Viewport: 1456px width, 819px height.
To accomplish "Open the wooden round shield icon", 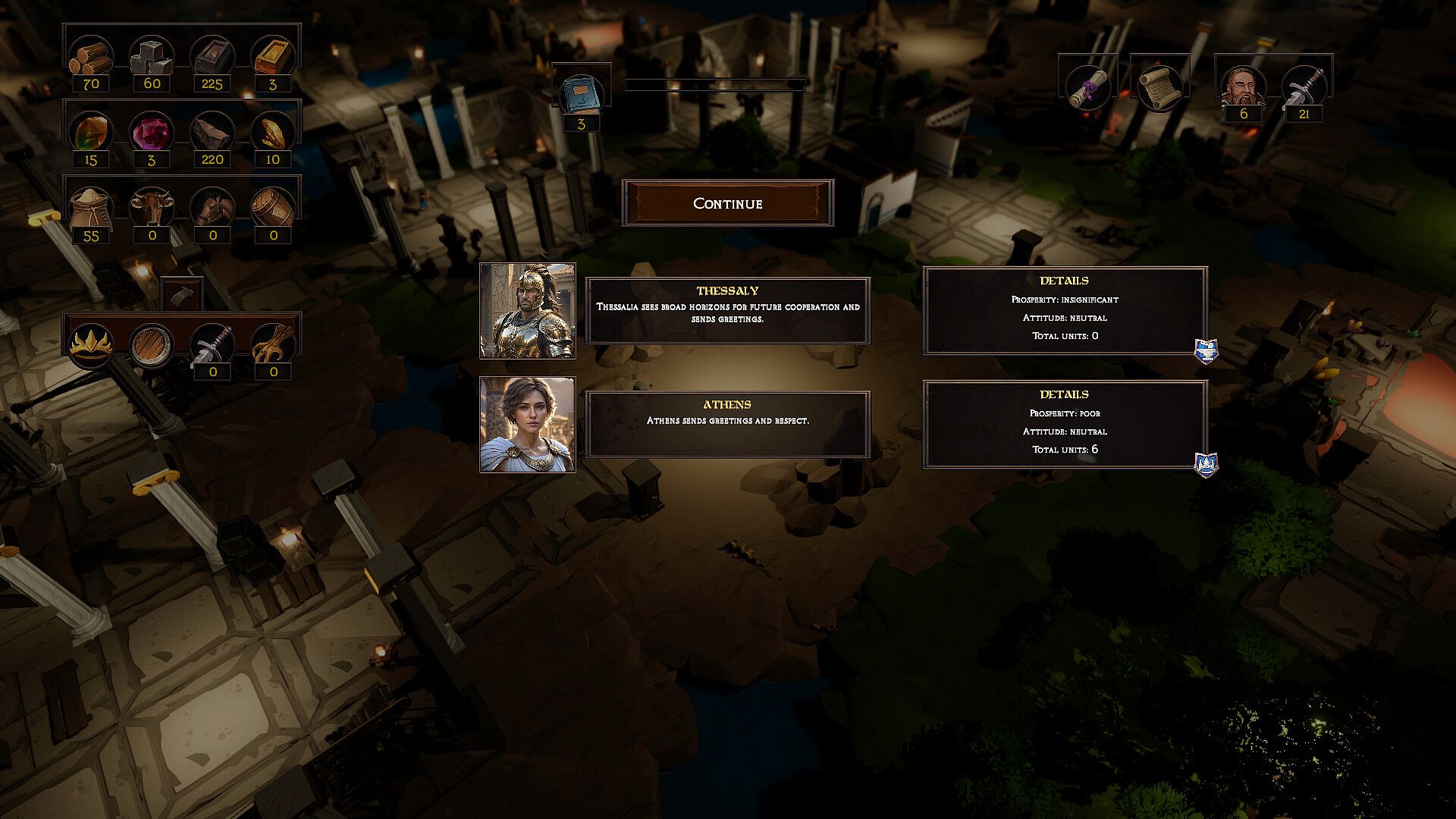I will coord(151,344).
